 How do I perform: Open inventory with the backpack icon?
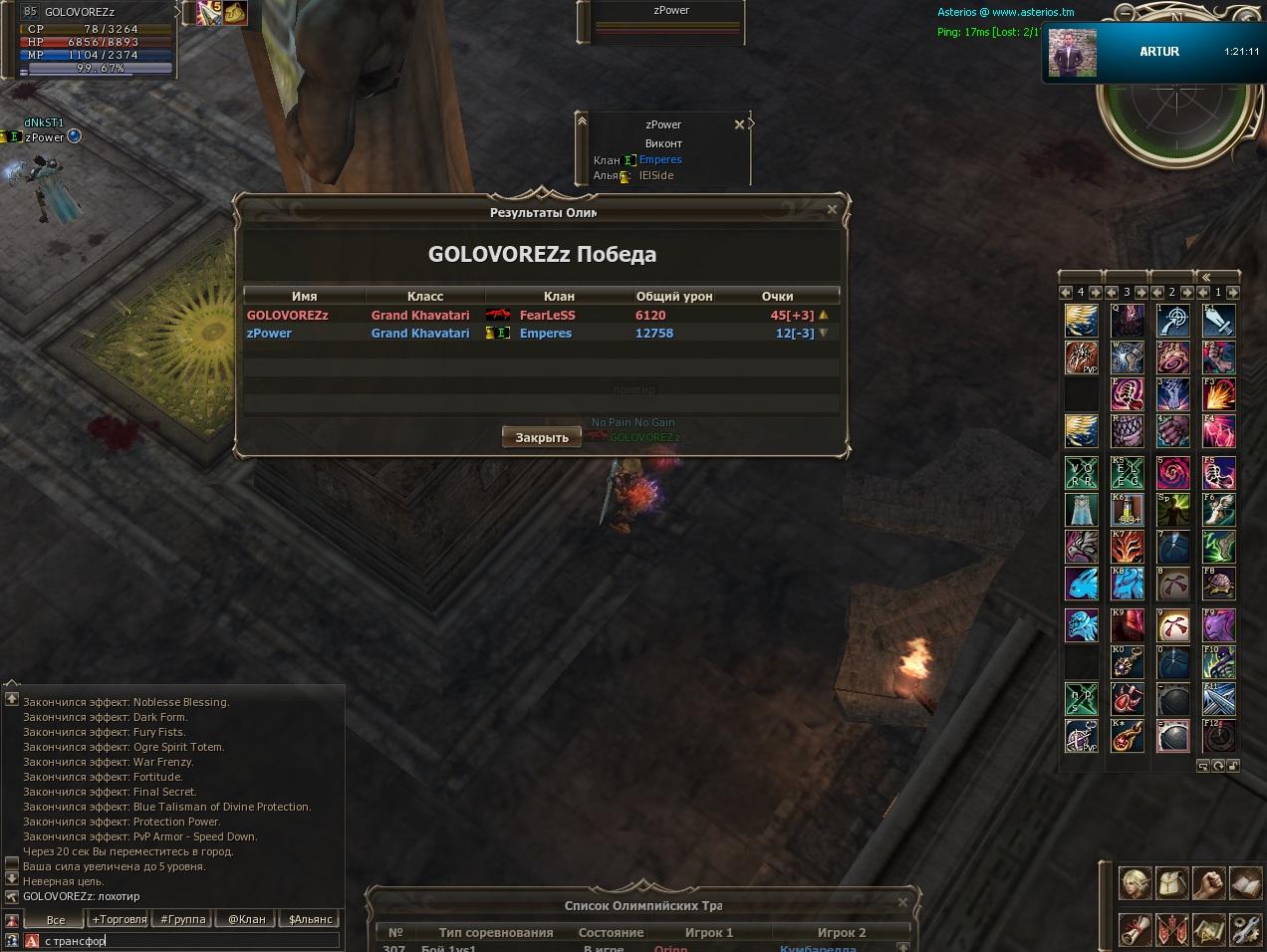click(x=1171, y=883)
